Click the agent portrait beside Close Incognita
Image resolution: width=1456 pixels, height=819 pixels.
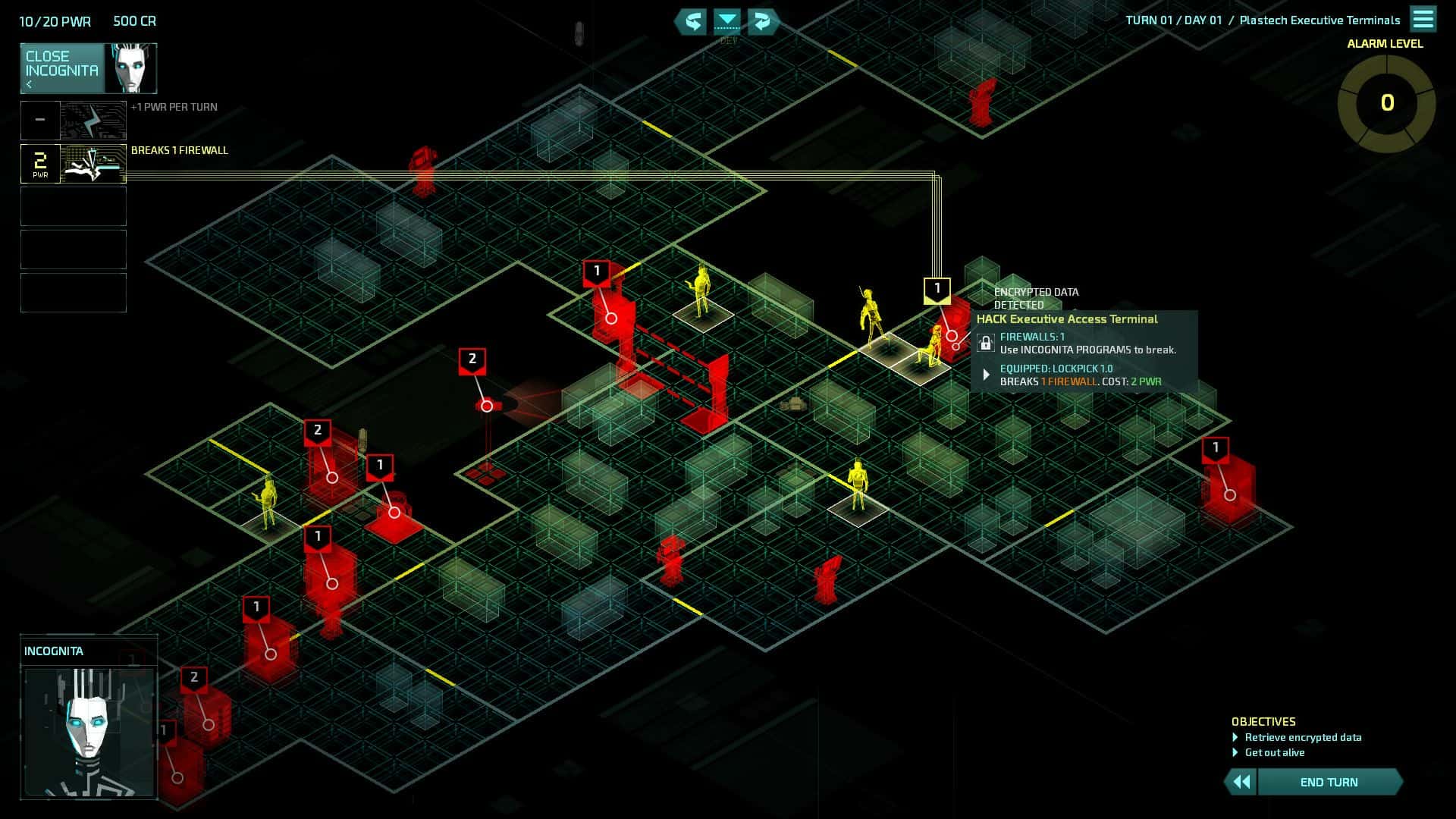click(x=130, y=68)
